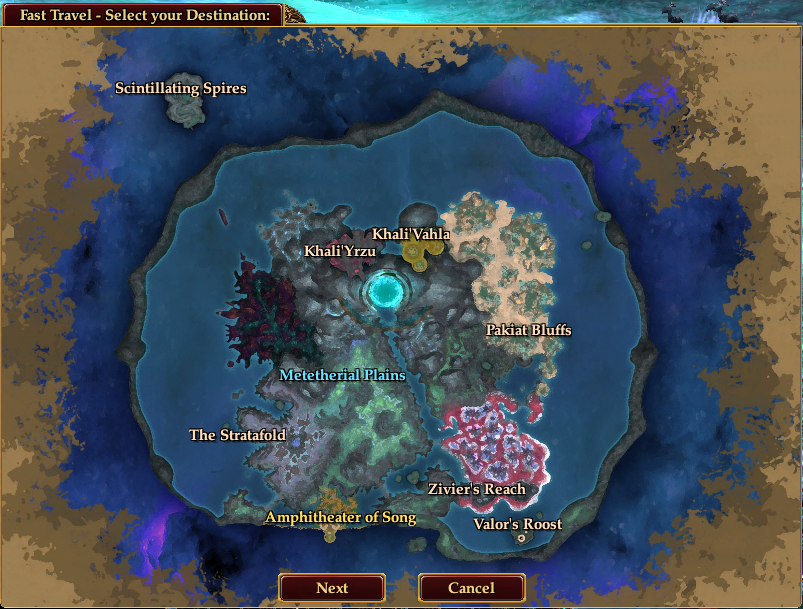
Task: Select Scintillating Spires destination
Action: coord(181,89)
